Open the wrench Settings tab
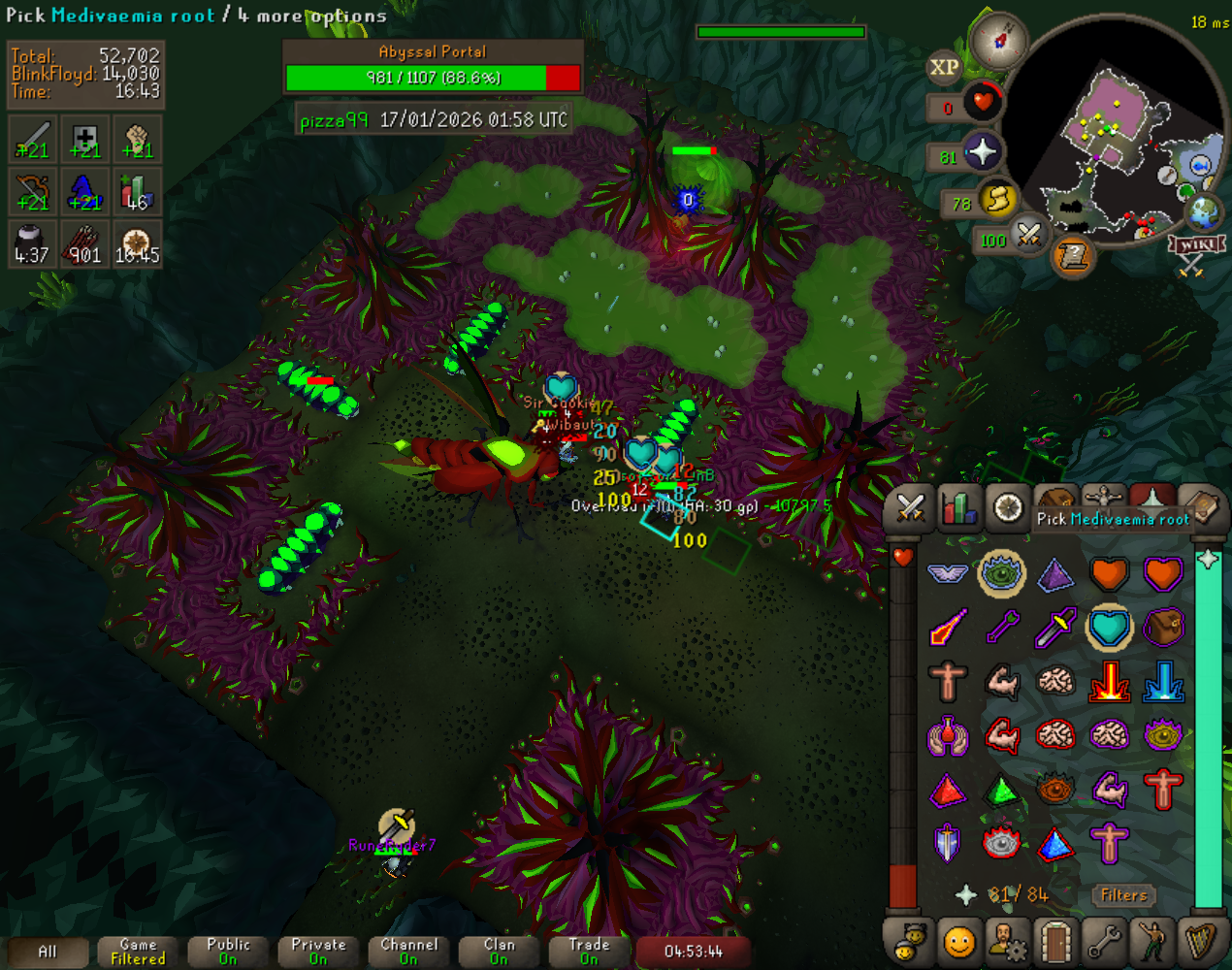 [x=1104, y=941]
